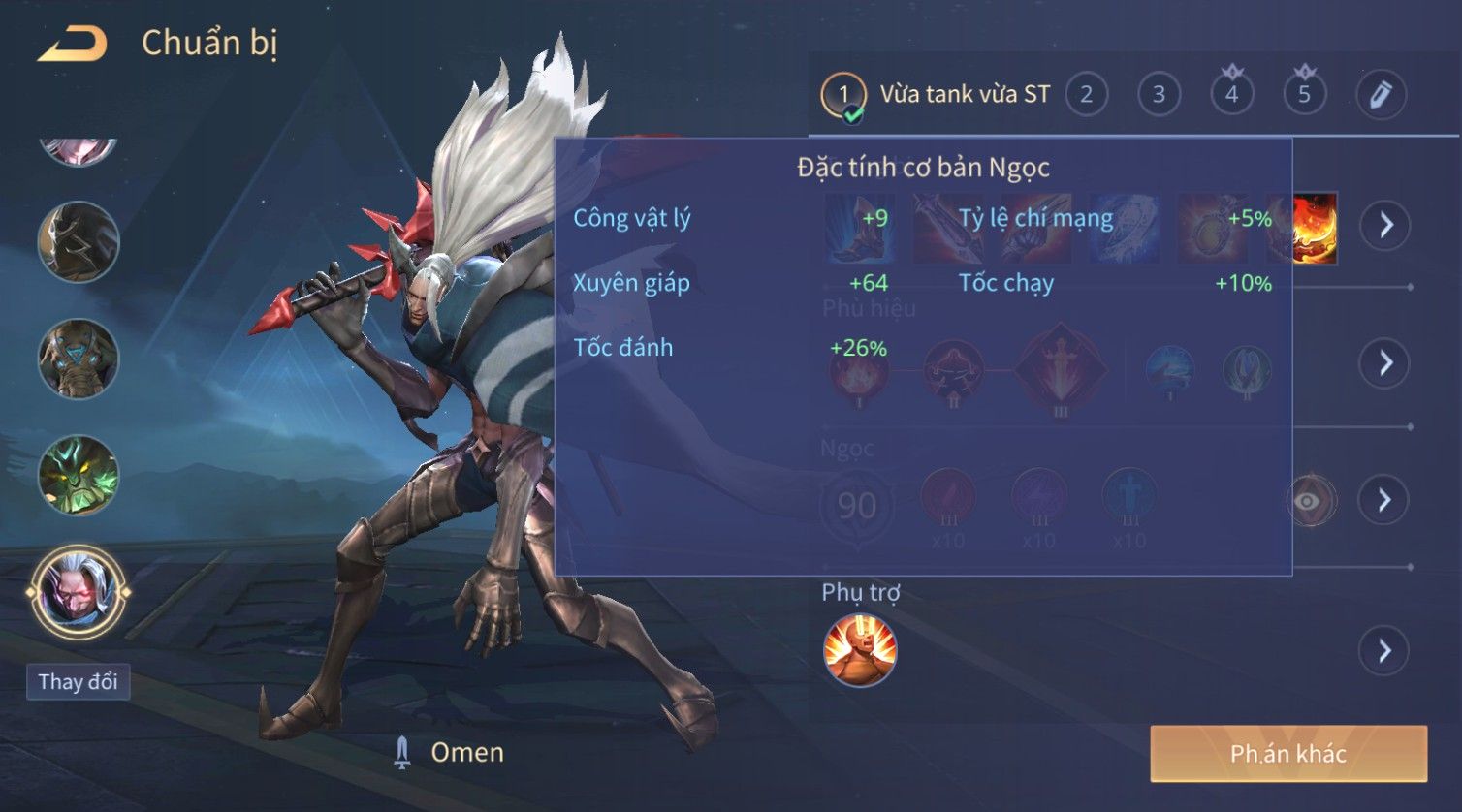Toggle the Ngọc stats eye icon

point(1310,501)
